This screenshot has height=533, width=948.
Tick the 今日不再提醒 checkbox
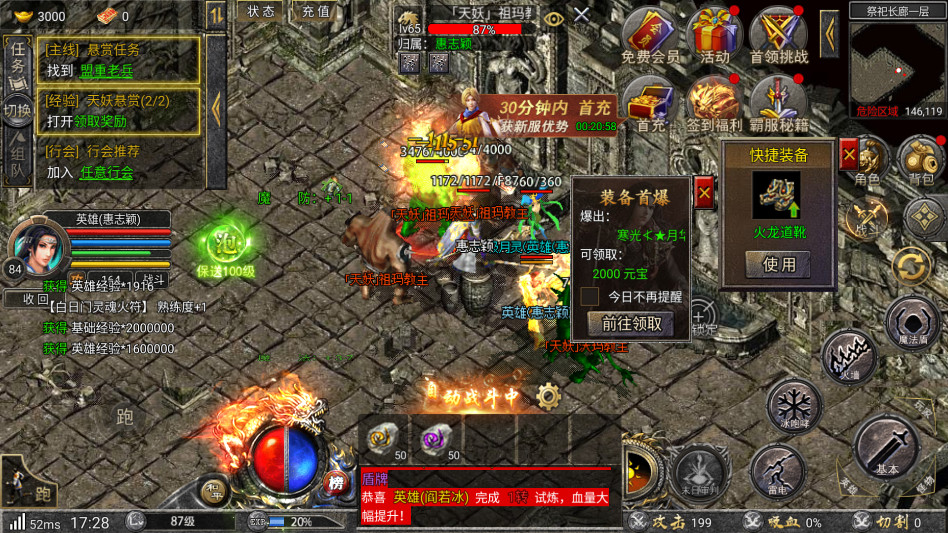click(590, 297)
